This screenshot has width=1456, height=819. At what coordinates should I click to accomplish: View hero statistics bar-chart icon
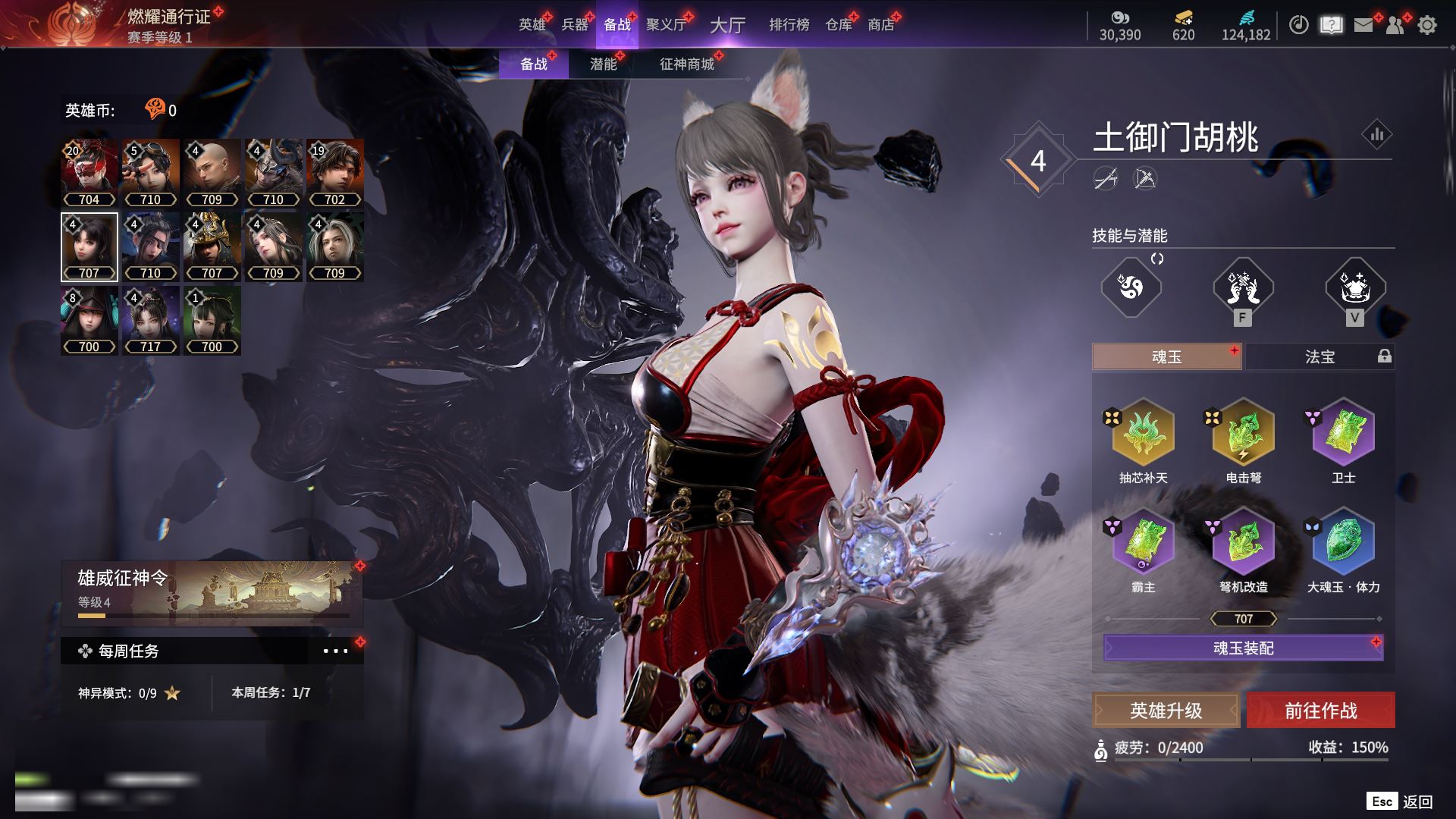pos(1376,135)
